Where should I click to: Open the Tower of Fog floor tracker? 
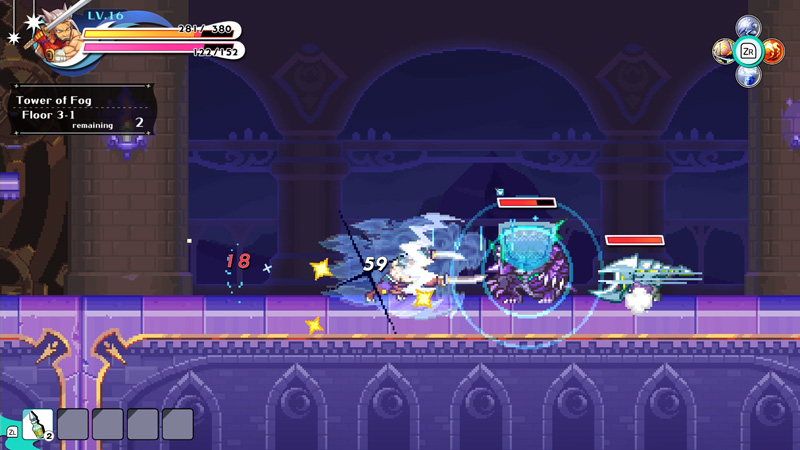click(82, 111)
